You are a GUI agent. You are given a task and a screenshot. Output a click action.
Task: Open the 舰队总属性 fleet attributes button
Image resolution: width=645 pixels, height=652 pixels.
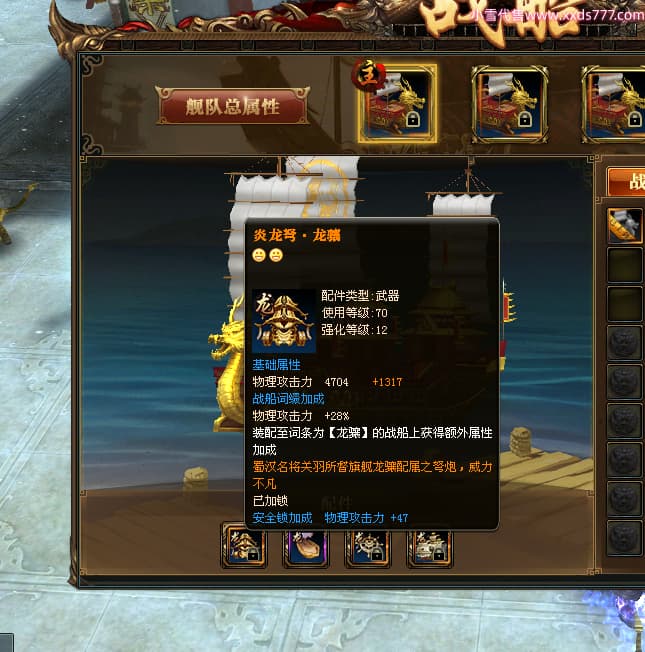pyautogui.click(x=232, y=105)
